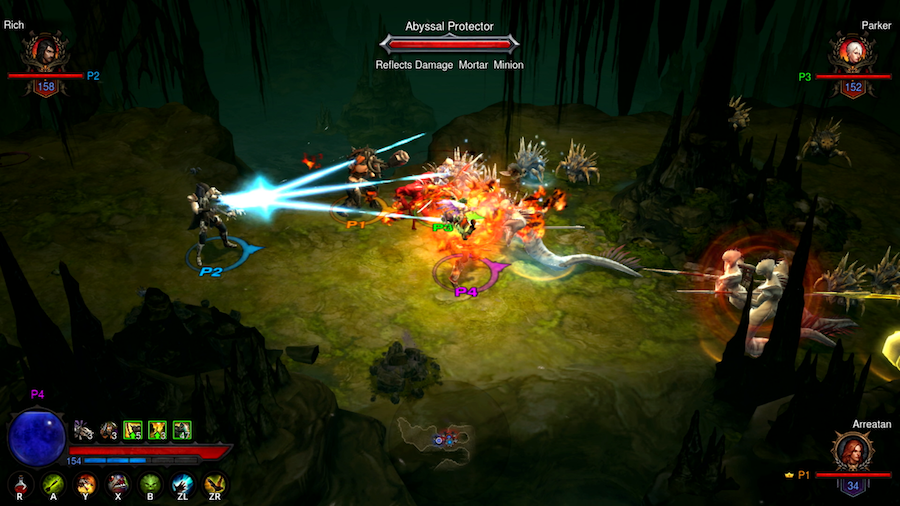
Task: Inspect the green-bordered buff showing 5
Action: (x=132, y=430)
